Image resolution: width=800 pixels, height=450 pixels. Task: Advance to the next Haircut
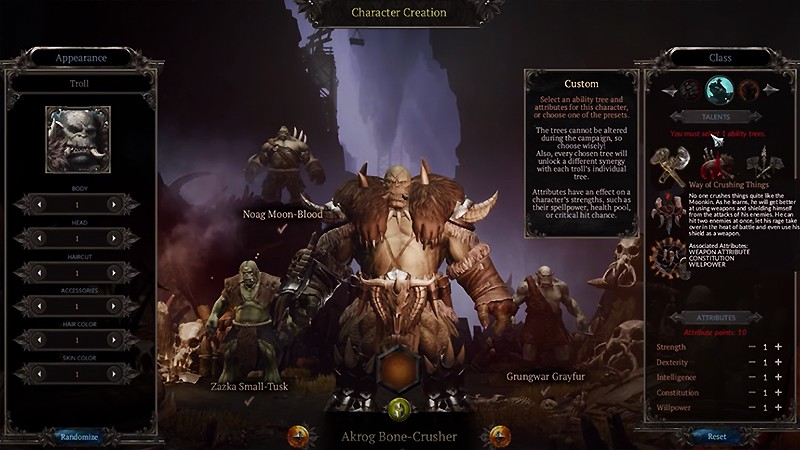[x=113, y=272]
